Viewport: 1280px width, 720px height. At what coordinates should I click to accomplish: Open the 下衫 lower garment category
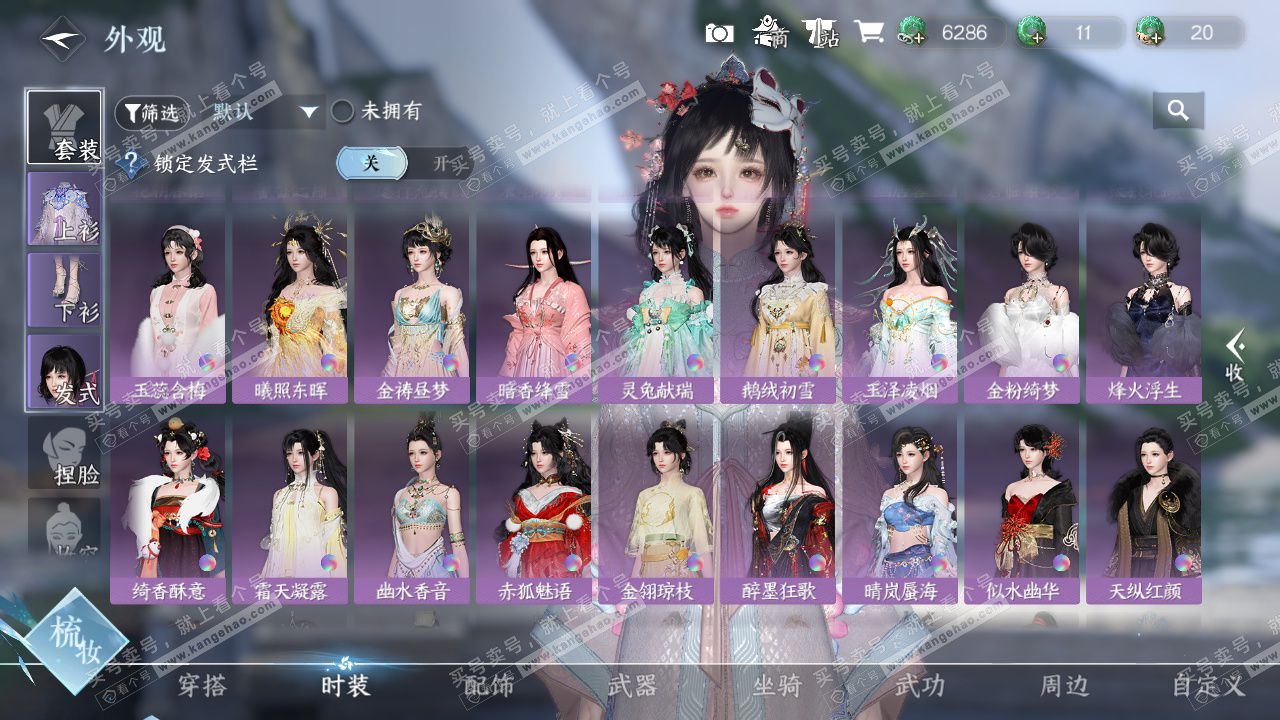pyautogui.click(x=64, y=289)
